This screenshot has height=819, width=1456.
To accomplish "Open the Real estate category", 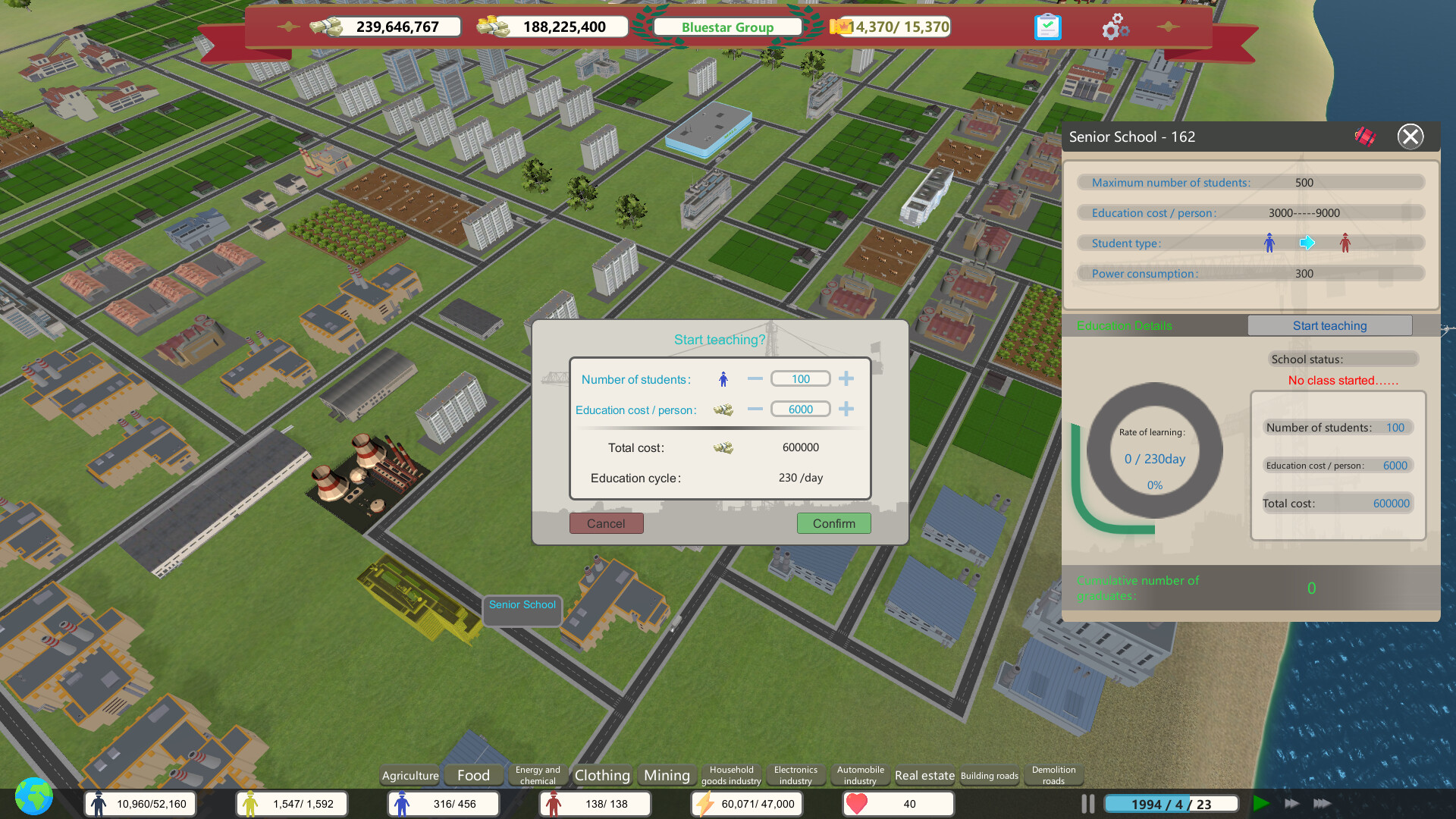I will (924, 775).
